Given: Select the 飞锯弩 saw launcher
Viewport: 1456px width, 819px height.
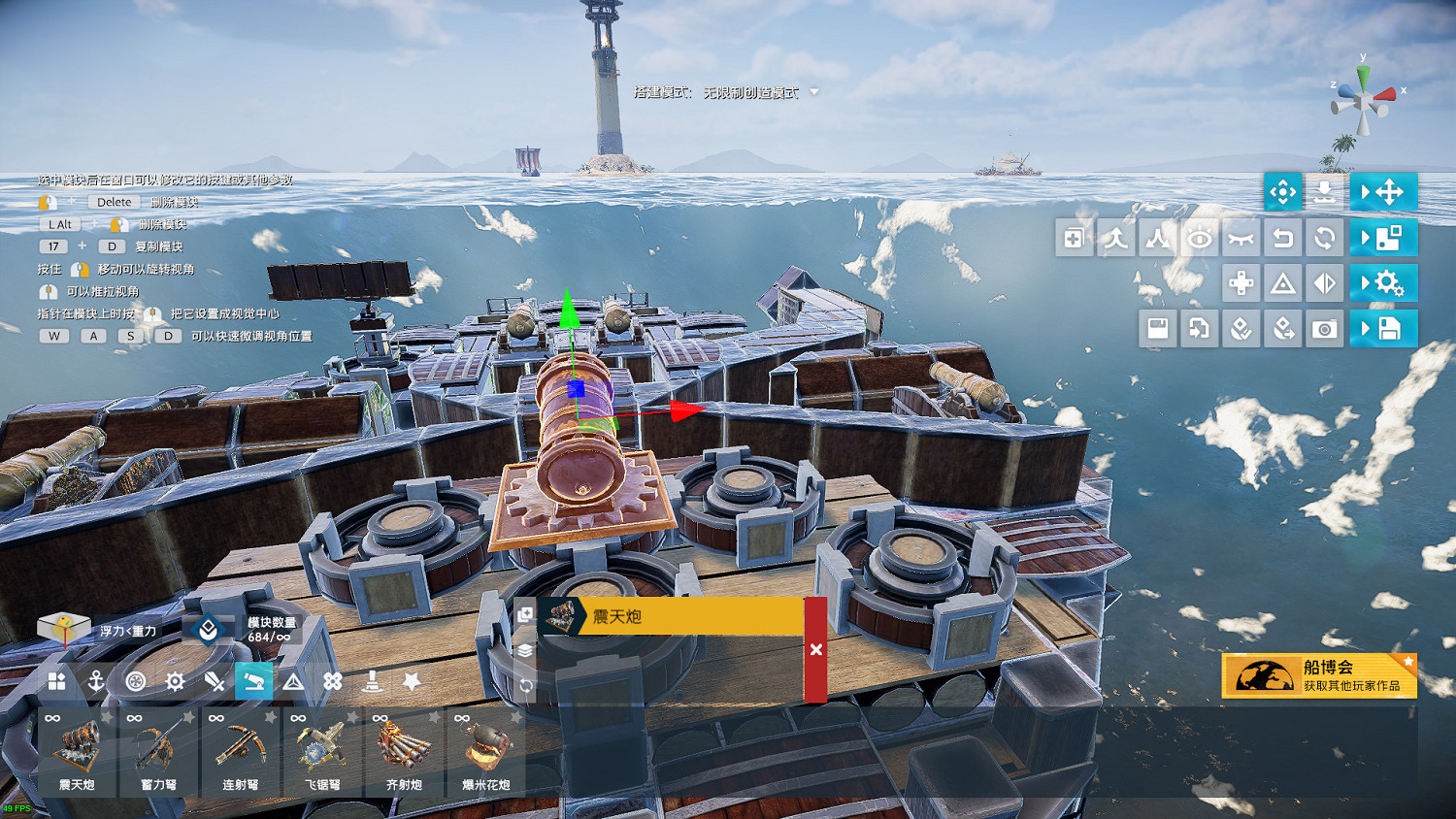Looking at the screenshot, I should [321, 752].
